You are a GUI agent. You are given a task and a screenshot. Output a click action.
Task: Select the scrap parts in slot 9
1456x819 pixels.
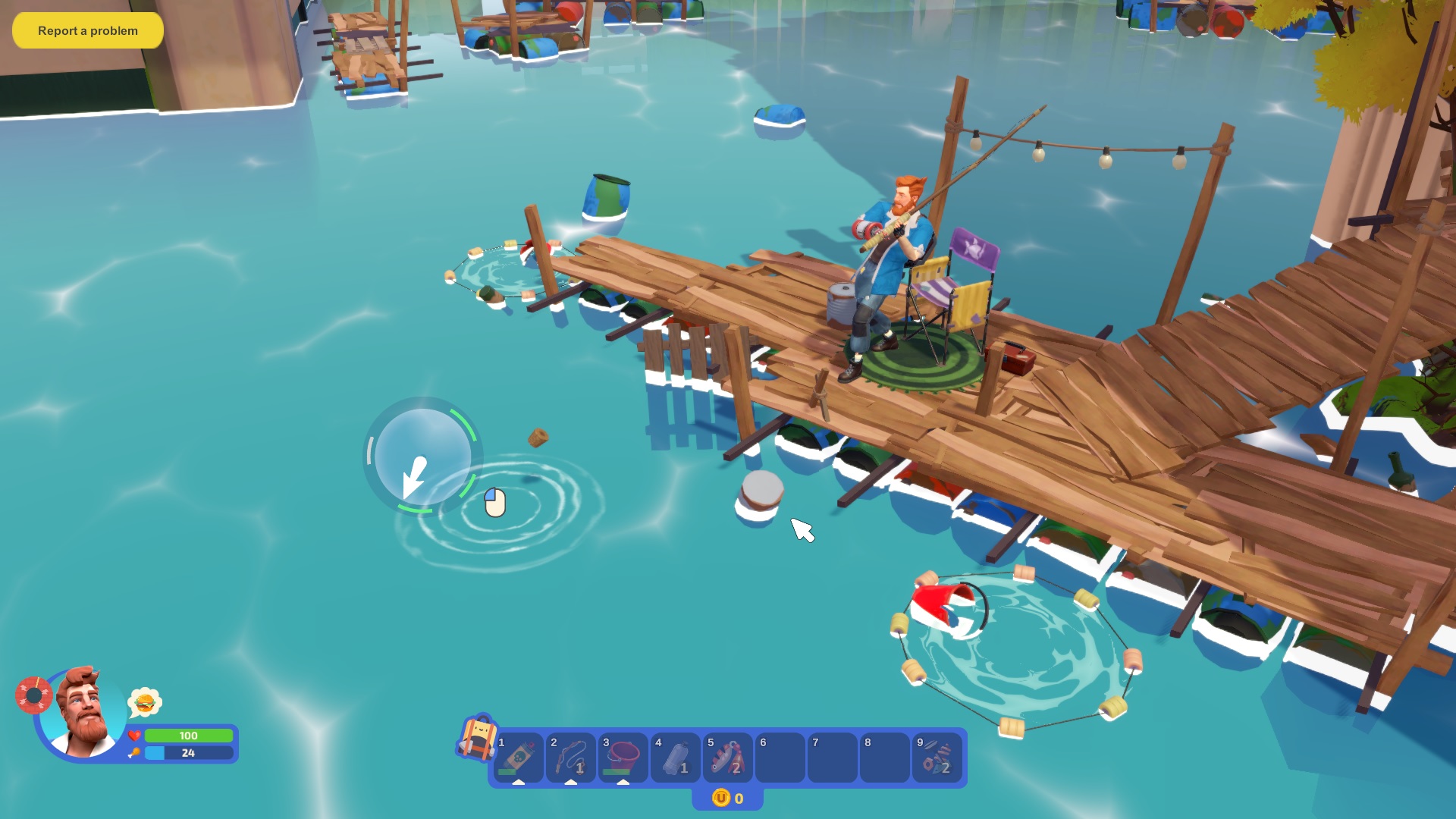tap(937, 758)
